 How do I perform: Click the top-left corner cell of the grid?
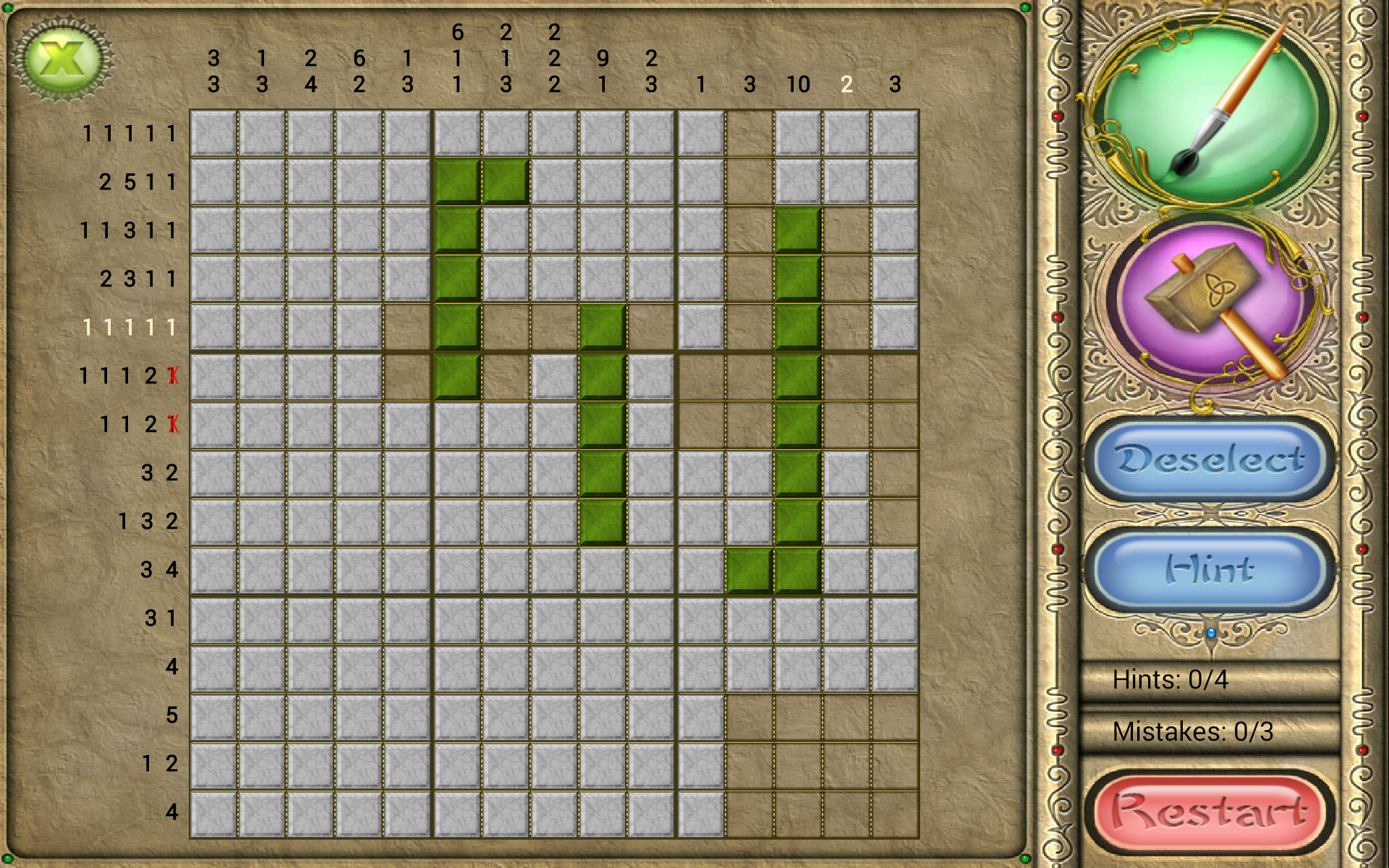click(213, 133)
